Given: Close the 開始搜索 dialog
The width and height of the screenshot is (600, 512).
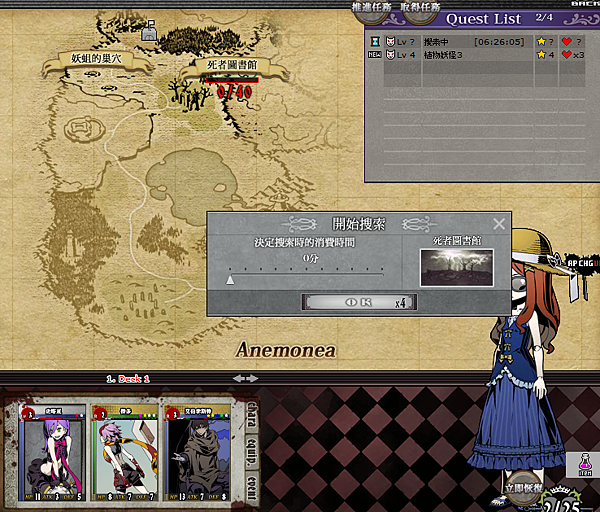Looking at the screenshot, I should point(499,224).
